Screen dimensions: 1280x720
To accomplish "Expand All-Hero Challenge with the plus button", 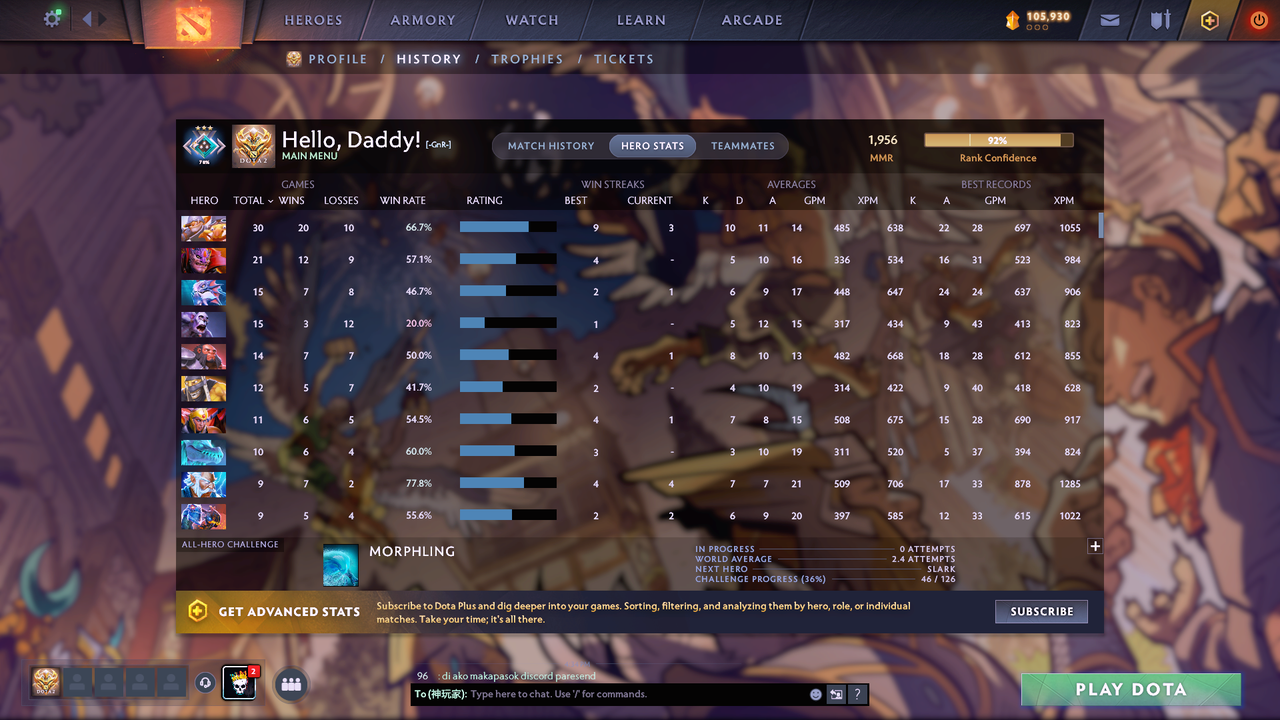I will (1095, 546).
